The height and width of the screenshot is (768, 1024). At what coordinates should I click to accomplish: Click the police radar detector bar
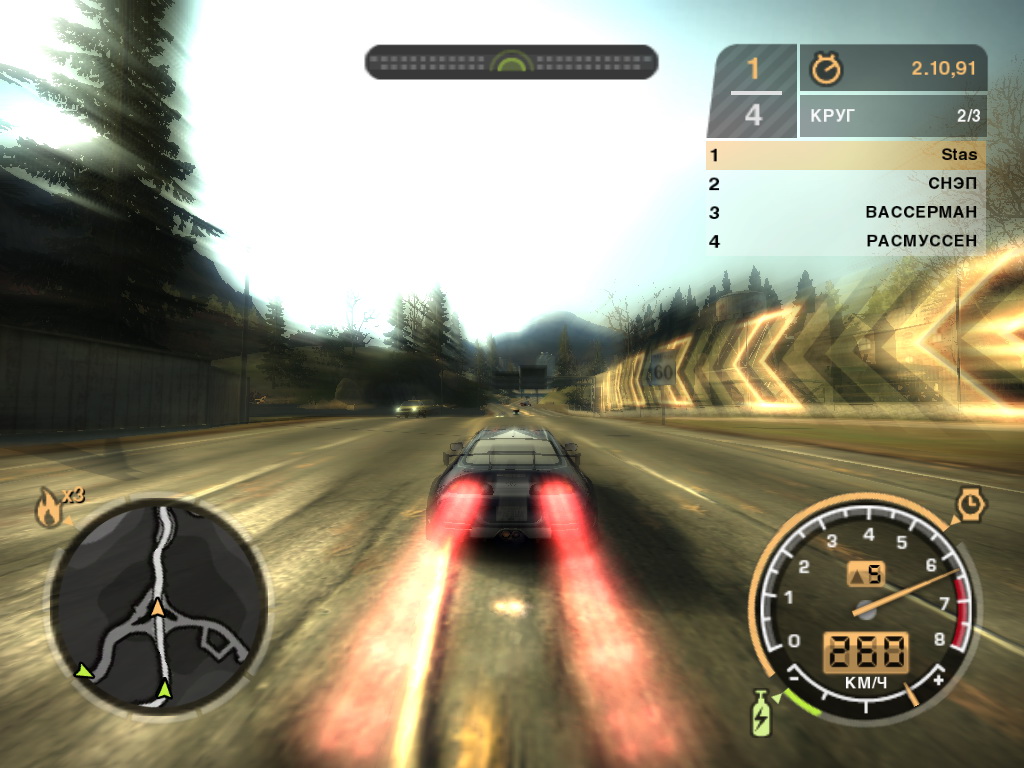pos(511,62)
